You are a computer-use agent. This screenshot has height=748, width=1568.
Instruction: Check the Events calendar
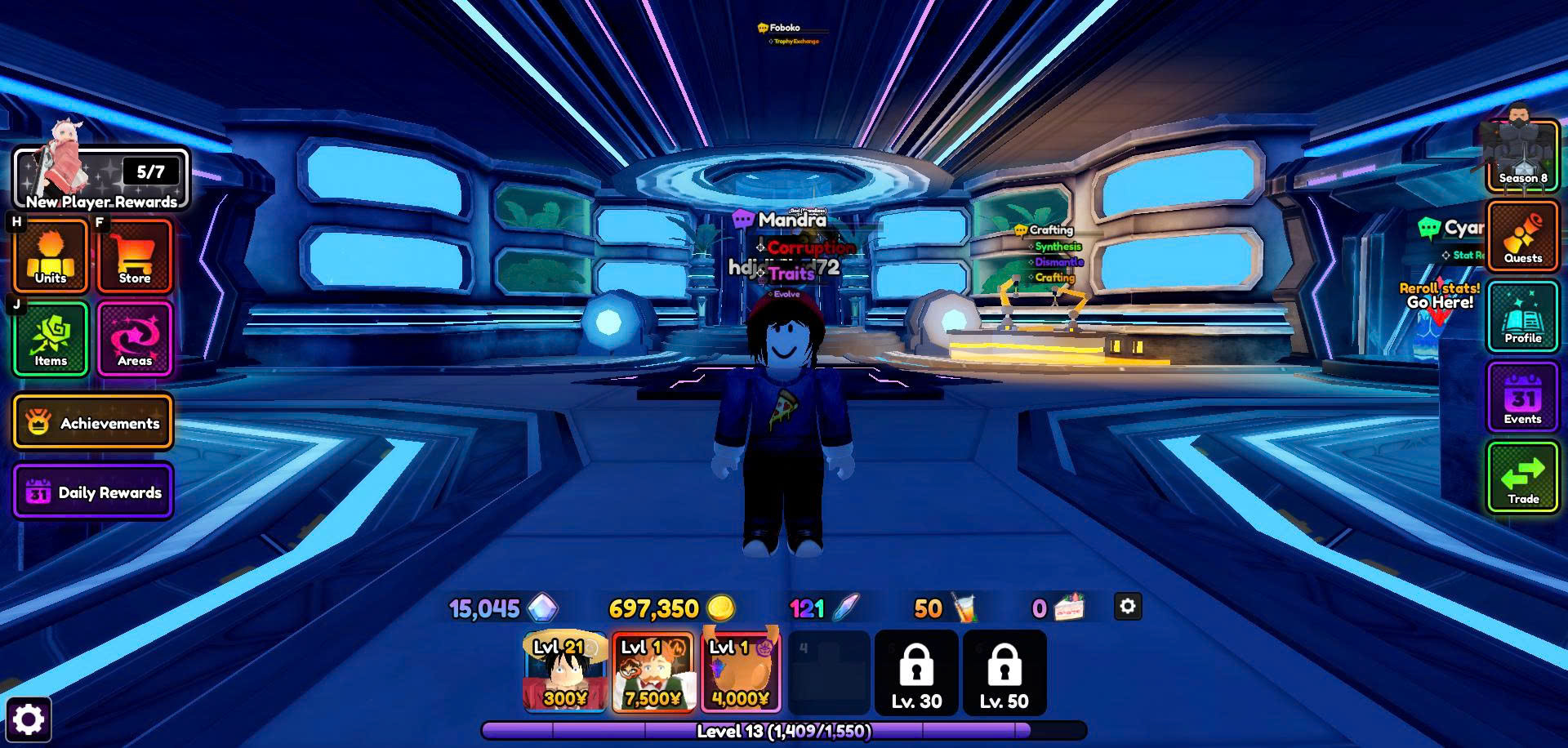(x=1522, y=398)
